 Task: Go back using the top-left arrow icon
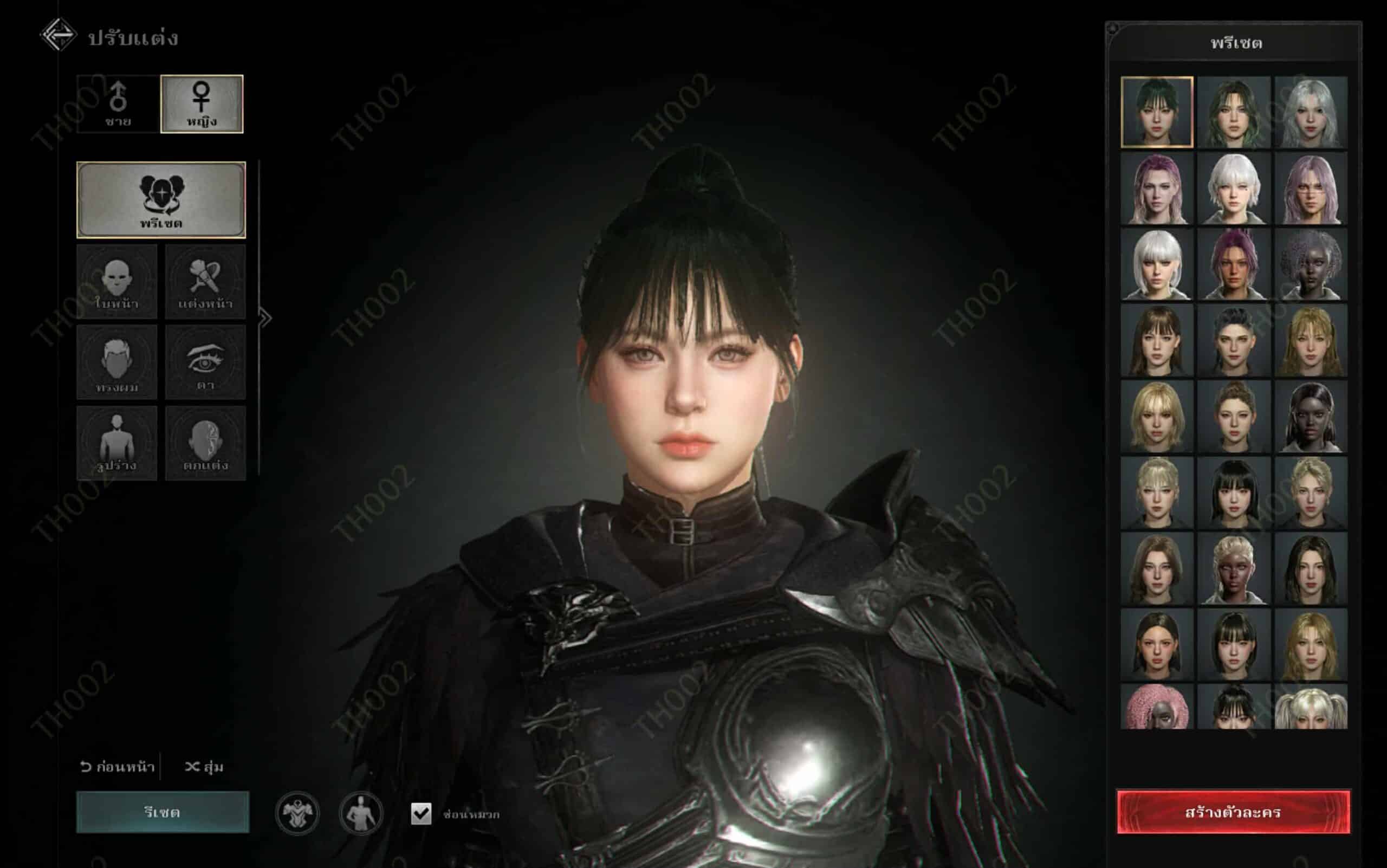click(x=58, y=36)
